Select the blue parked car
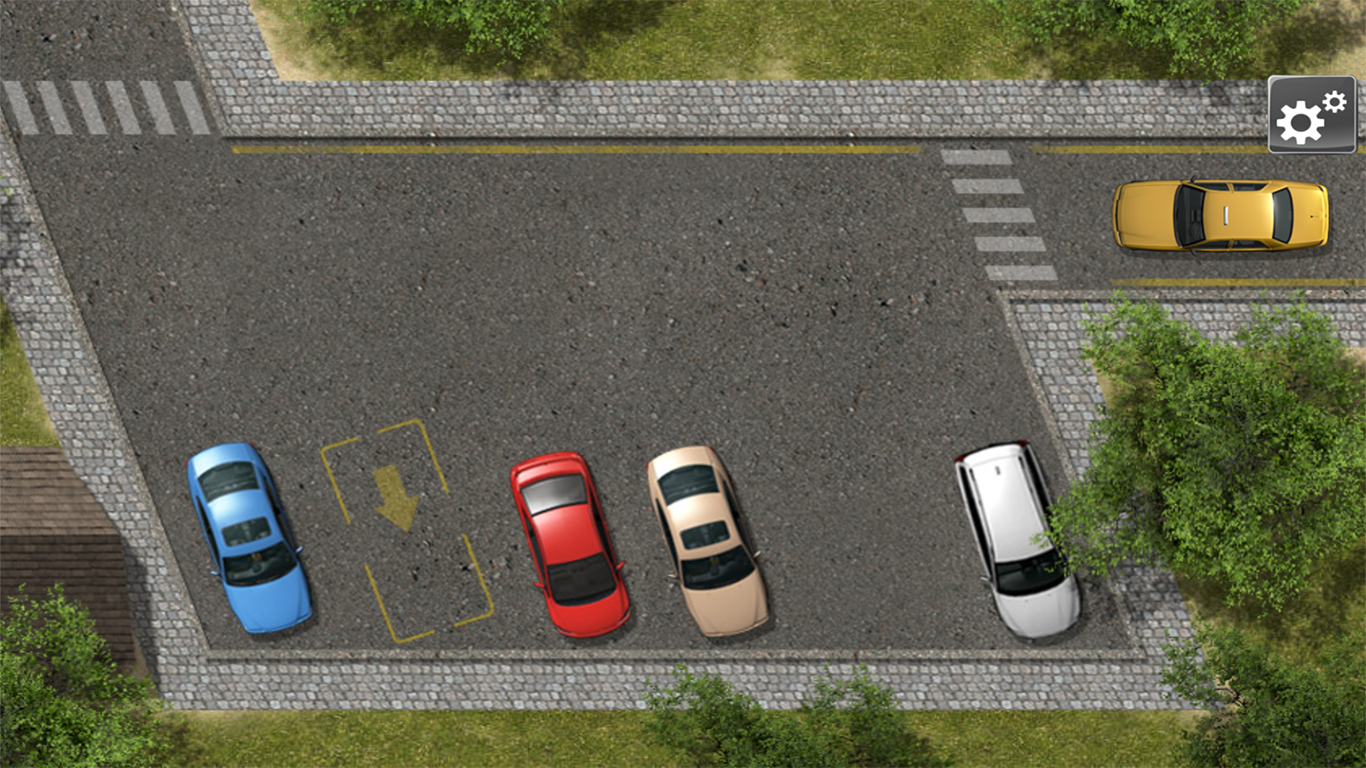This screenshot has width=1366, height=768. click(248, 540)
